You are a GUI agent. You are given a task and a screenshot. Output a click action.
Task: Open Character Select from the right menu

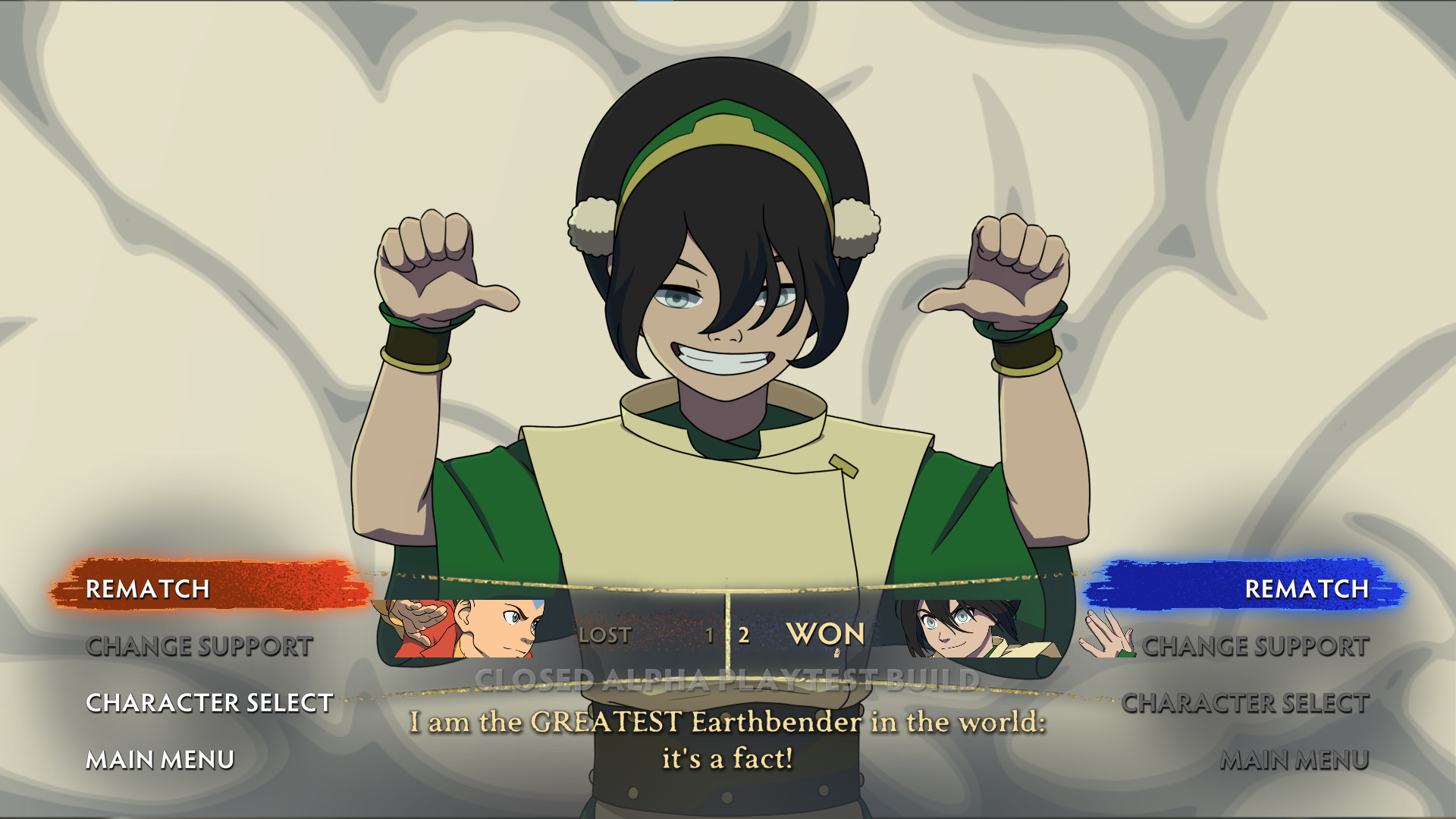pyautogui.click(x=1245, y=703)
